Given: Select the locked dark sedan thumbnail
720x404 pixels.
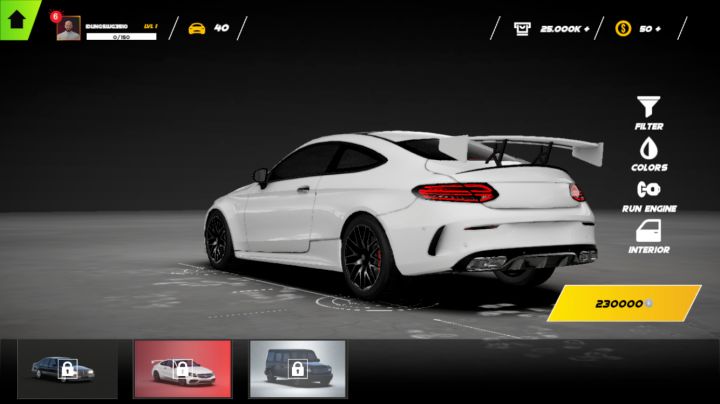Looking at the screenshot, I should tap(67, 369).
